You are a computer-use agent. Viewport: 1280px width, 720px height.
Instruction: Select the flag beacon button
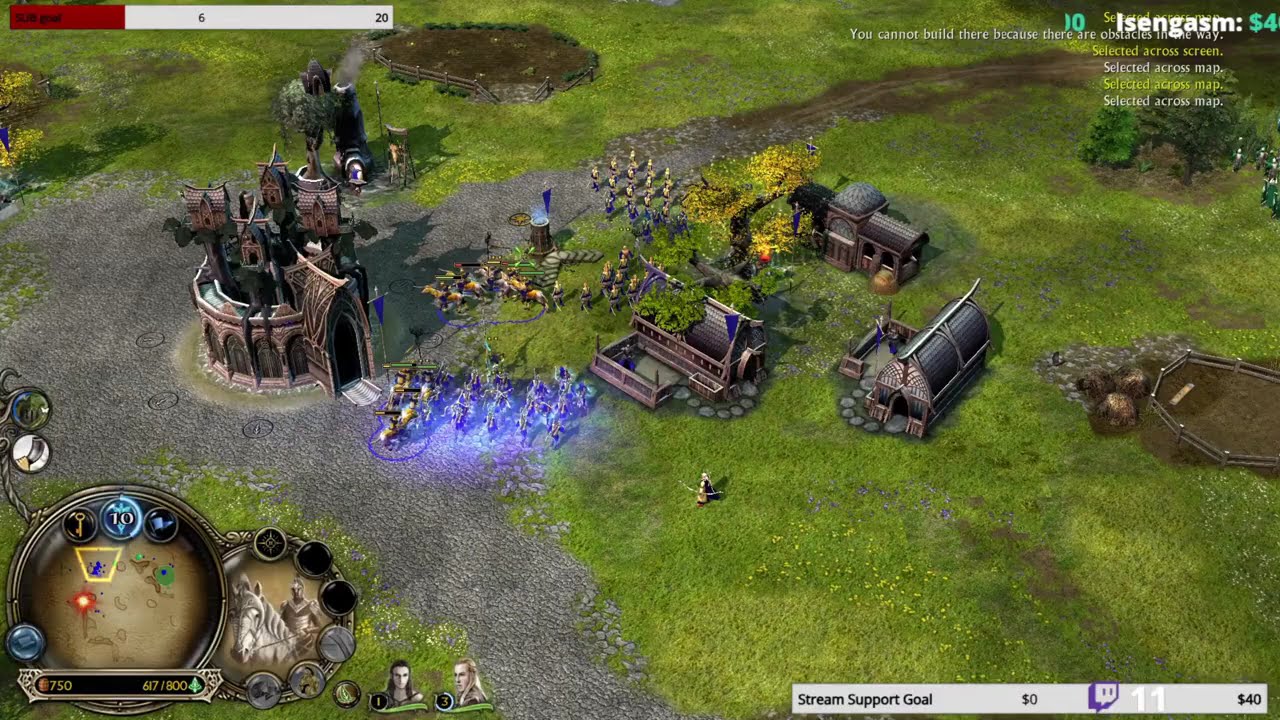[x=160, y=523]
